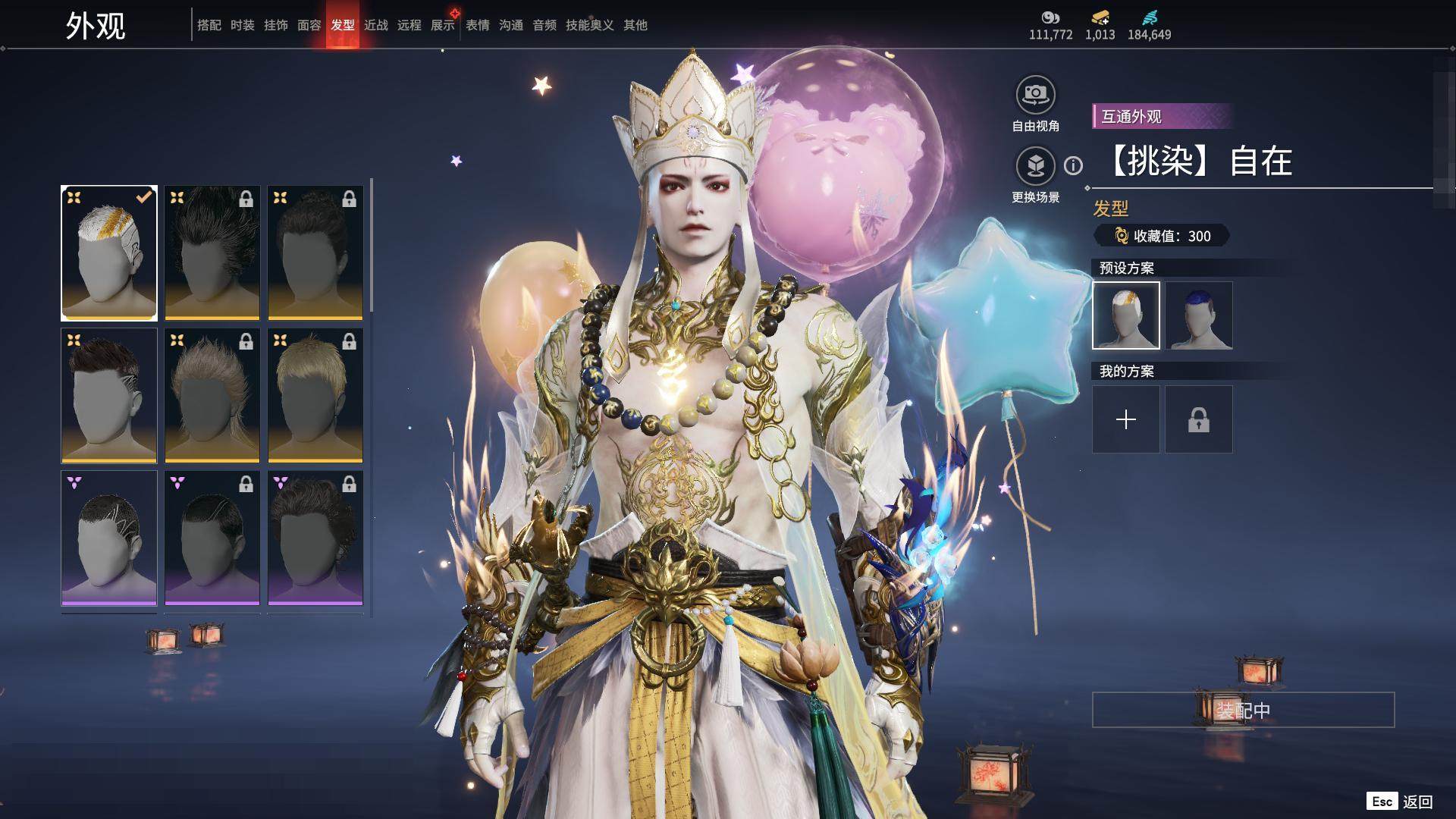The image size is (1456, 819).
Task: Switch to the 搭配 tab
Action: pos(209,25)
